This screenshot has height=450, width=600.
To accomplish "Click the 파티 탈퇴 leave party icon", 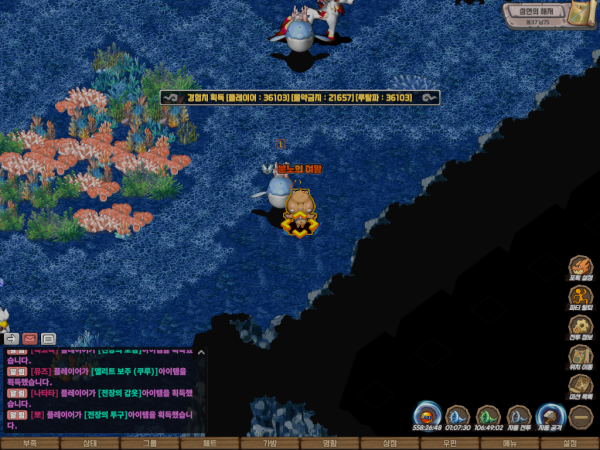I will click(581, 297).
